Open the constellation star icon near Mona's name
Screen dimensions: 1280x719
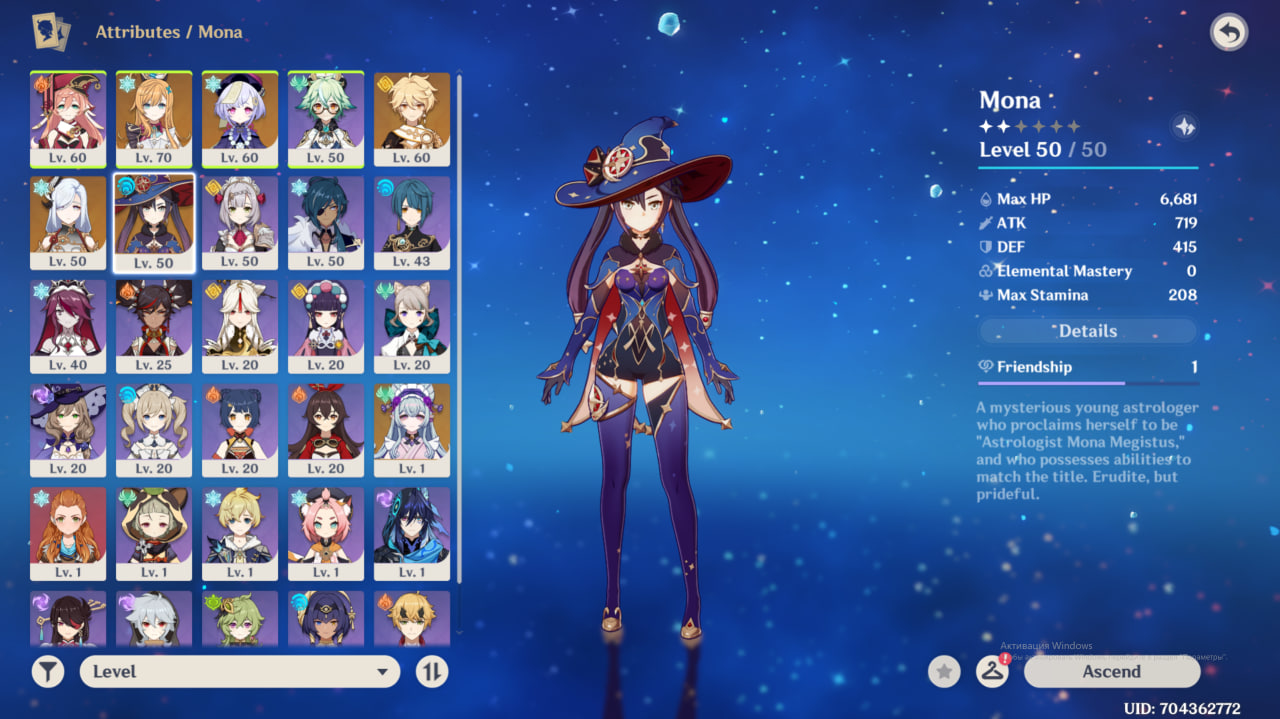pos(1184,127)
